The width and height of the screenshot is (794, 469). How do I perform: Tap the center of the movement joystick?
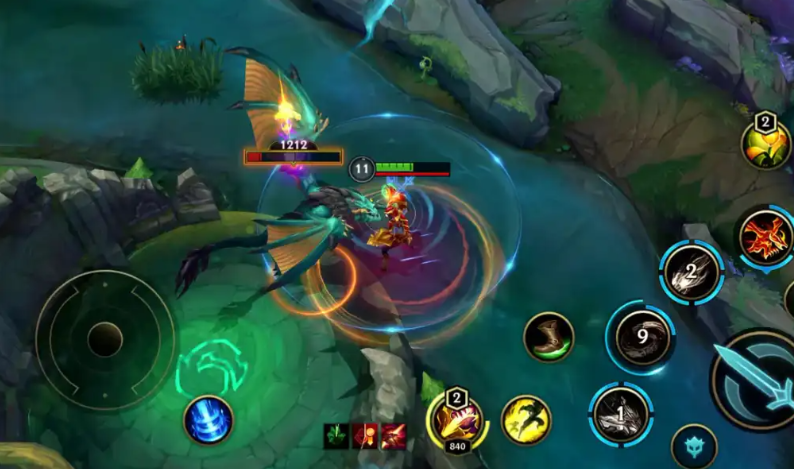(x=105, y=340)
